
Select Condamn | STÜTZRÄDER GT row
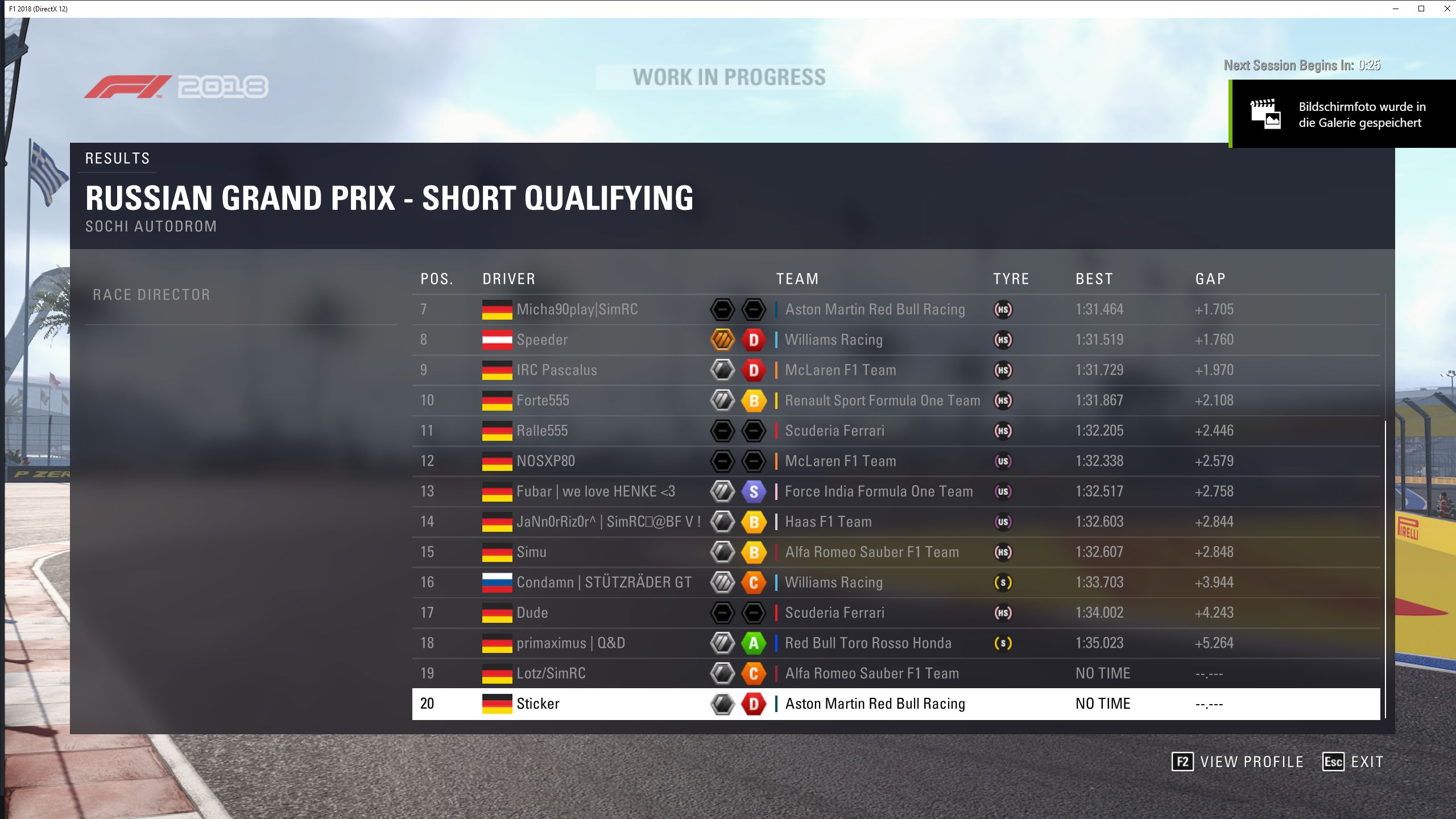tap(604, 582)
